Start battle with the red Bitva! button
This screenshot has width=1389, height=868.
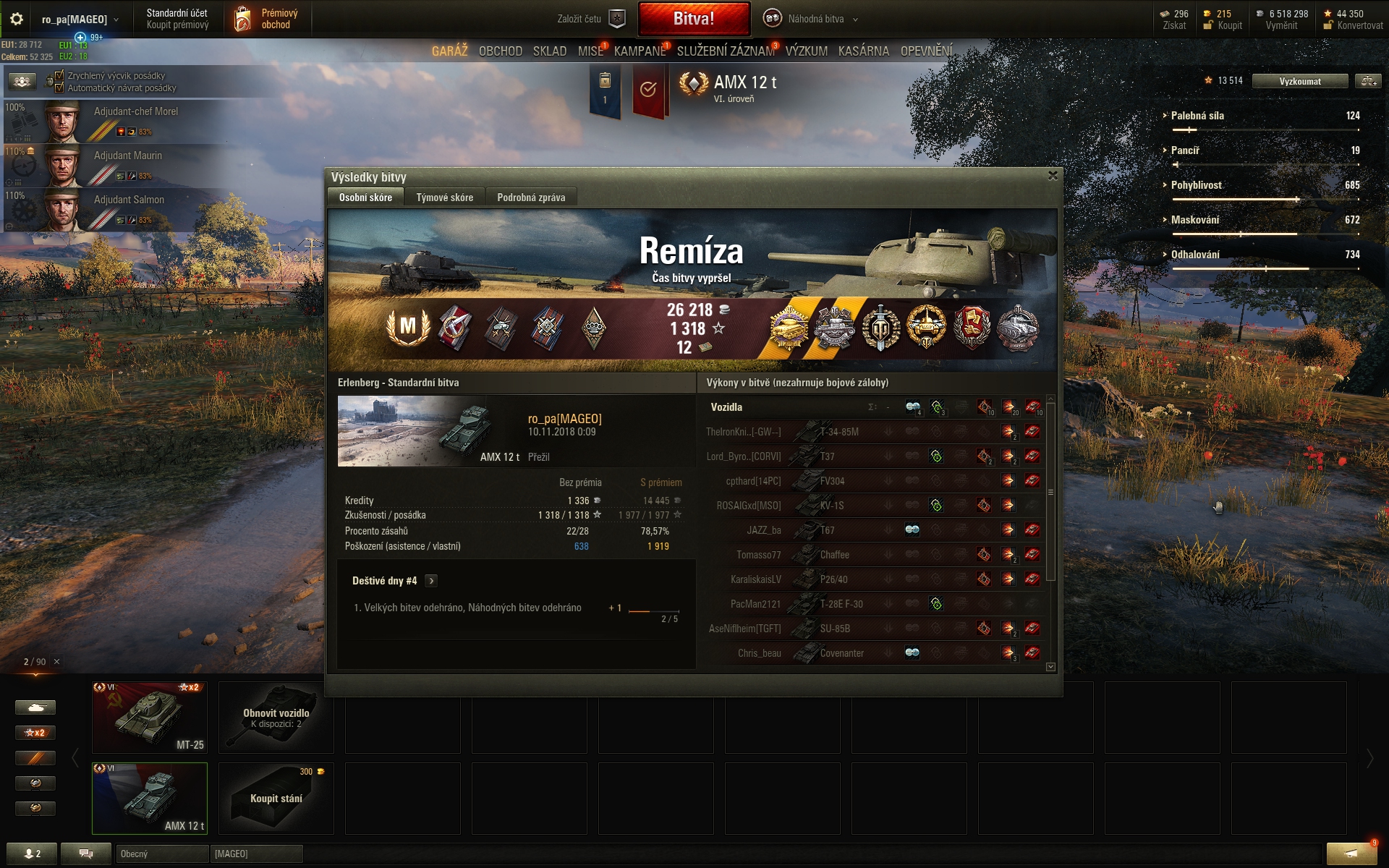pos(694,19)
